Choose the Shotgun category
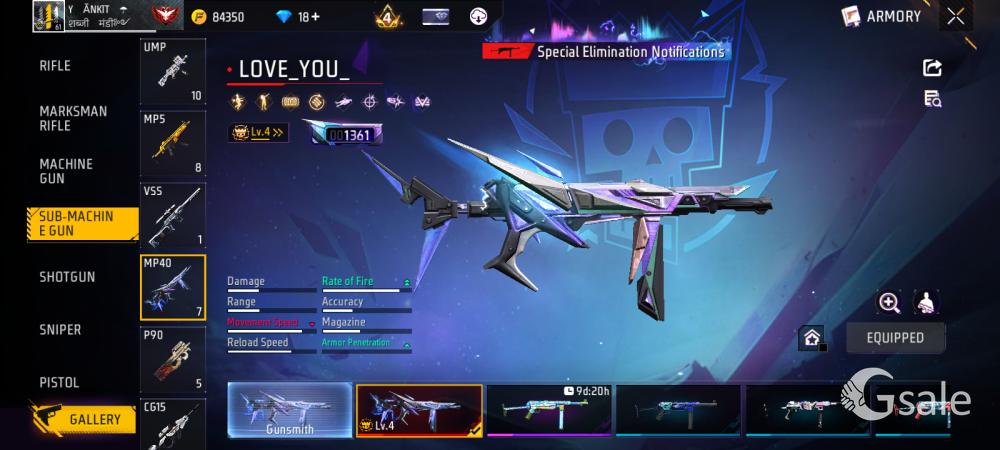 (x=67, y=277)
